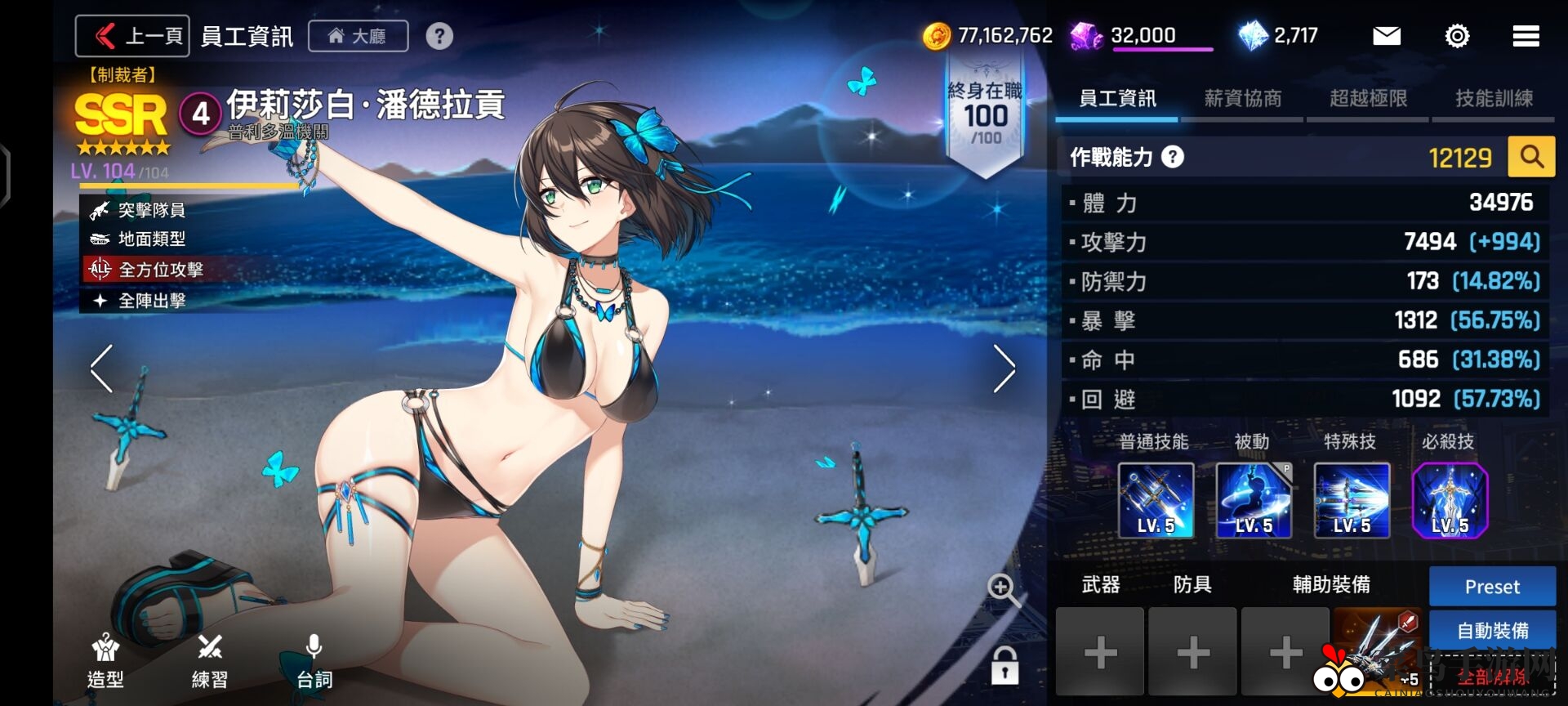
Task: Open the mail envelope inbox
Action: tap(1386, 36)
